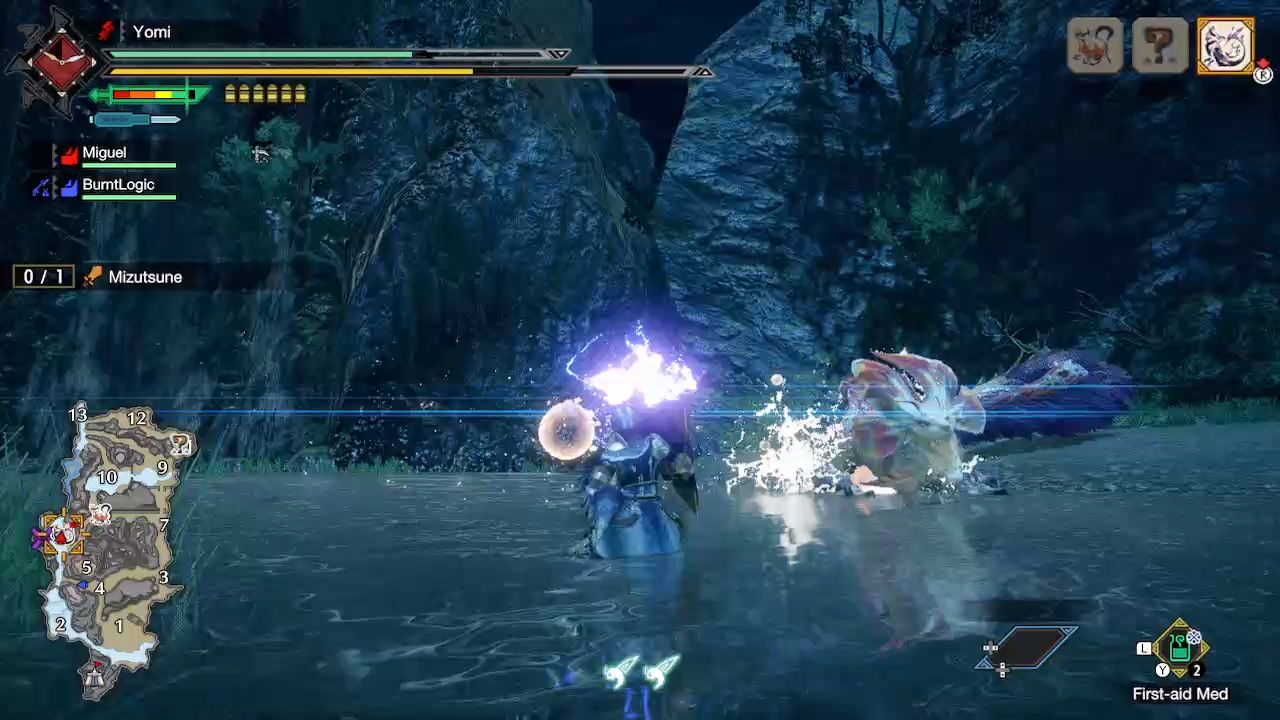Click the Mizutsune monster icon on the minimap

pos(100,511)
